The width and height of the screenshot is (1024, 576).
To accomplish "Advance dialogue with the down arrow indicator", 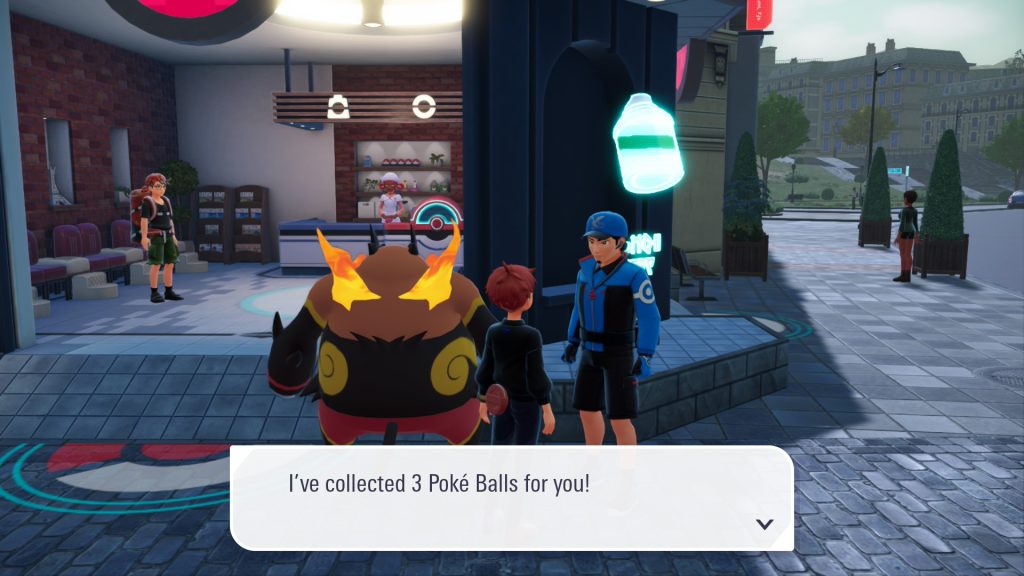I will 765,523.
